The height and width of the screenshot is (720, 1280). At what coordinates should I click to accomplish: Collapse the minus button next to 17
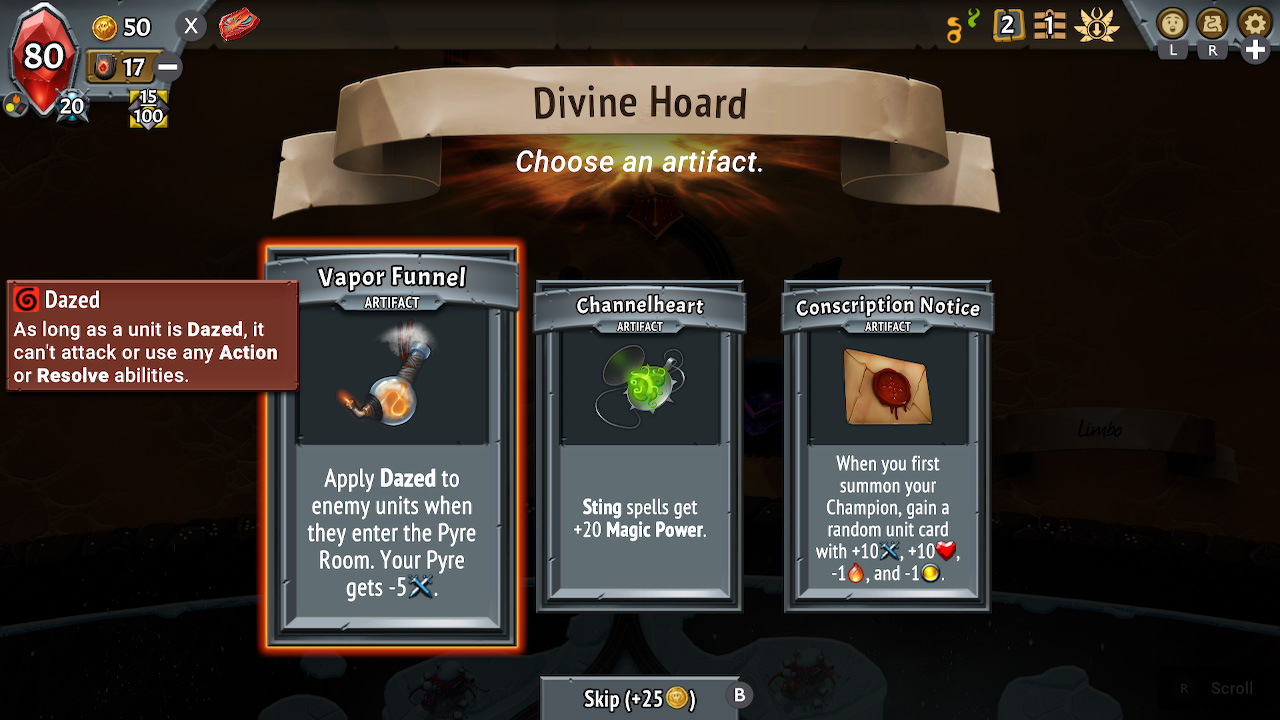pos(169,66)
